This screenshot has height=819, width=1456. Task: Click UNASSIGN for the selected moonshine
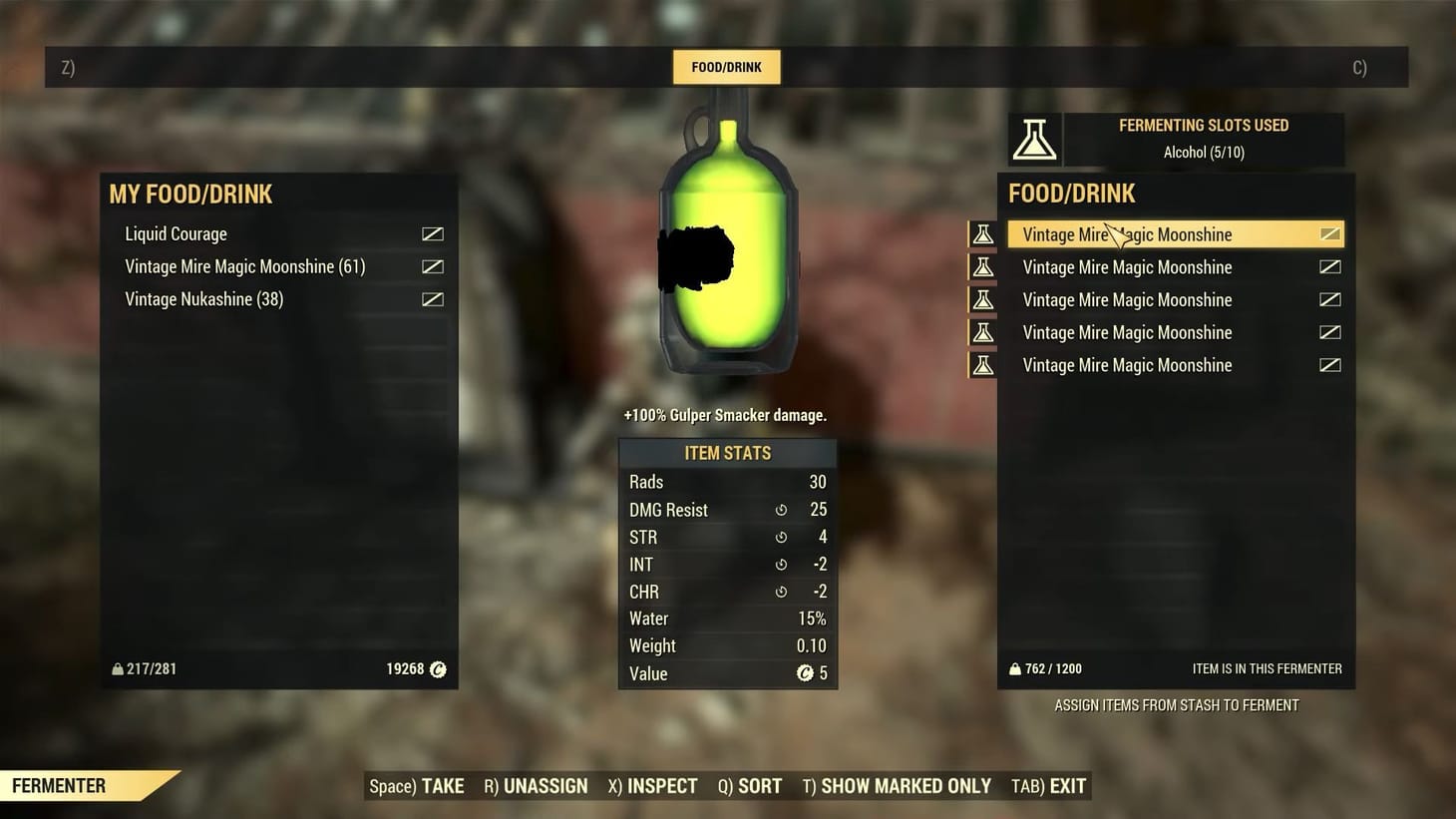pos(536,786)
